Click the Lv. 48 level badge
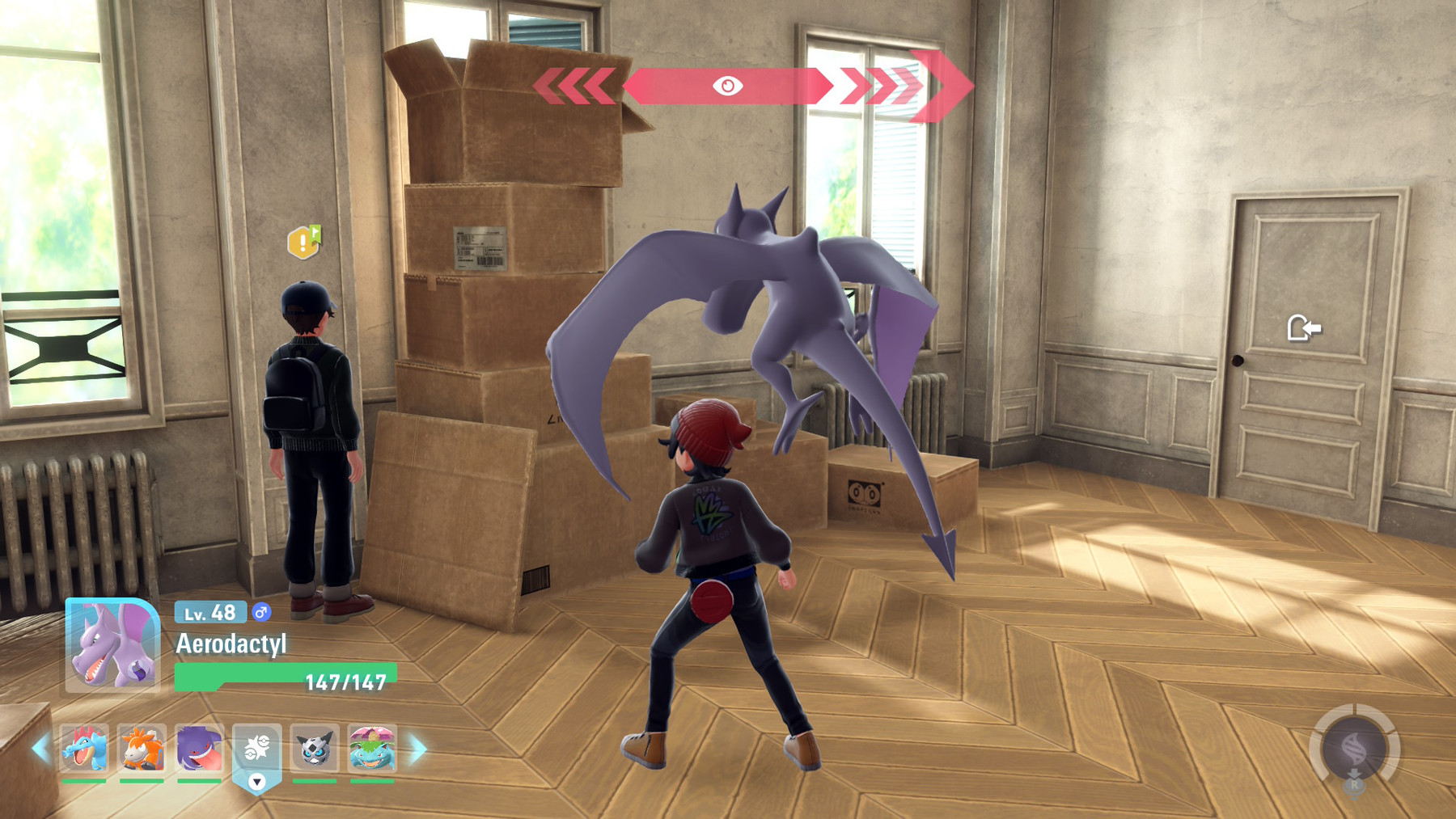The height and width of the screenshot is (819, 1456). (x=210, y=615)
